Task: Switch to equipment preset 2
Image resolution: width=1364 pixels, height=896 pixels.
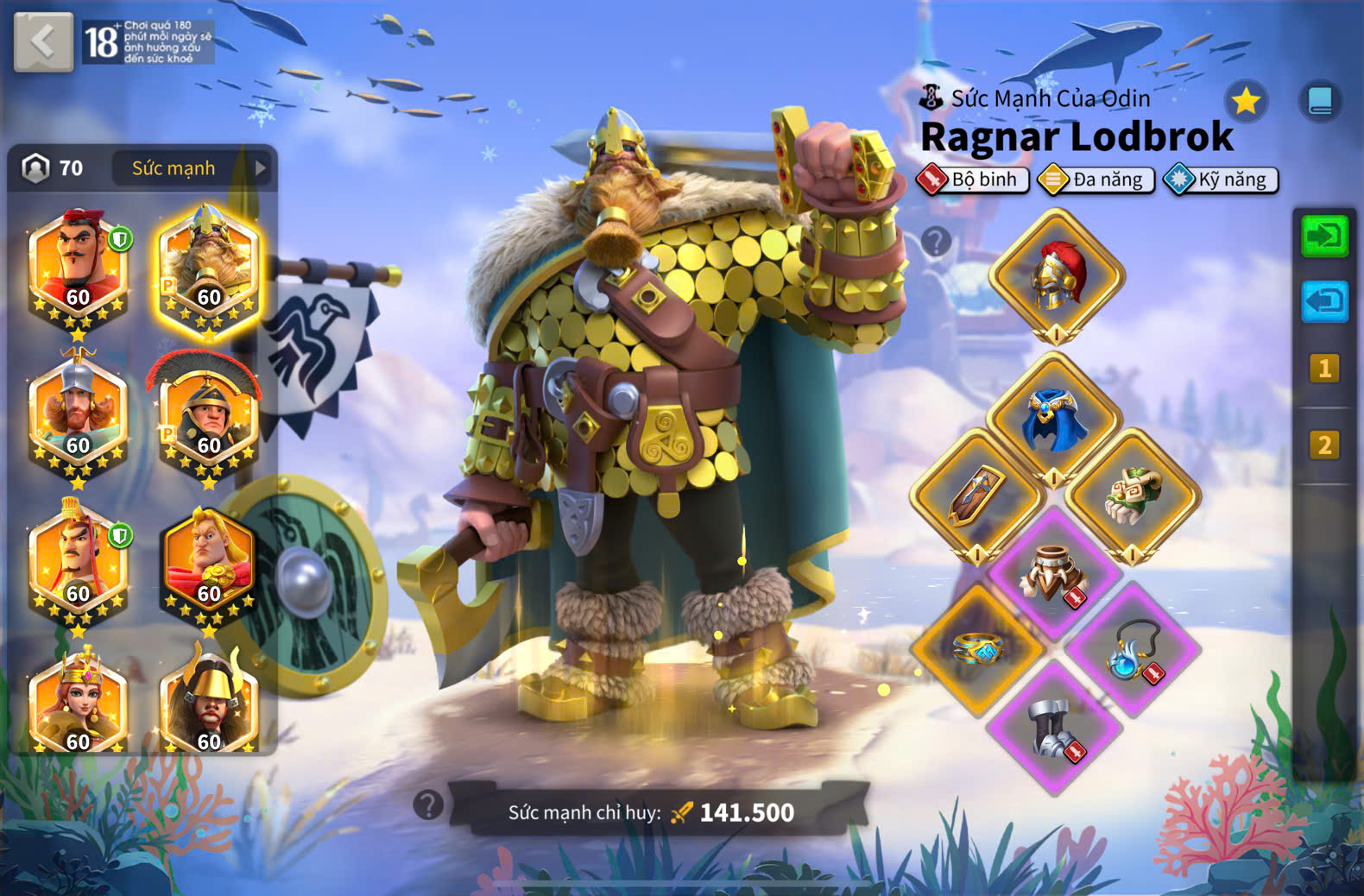Action: click(1324, 445)
